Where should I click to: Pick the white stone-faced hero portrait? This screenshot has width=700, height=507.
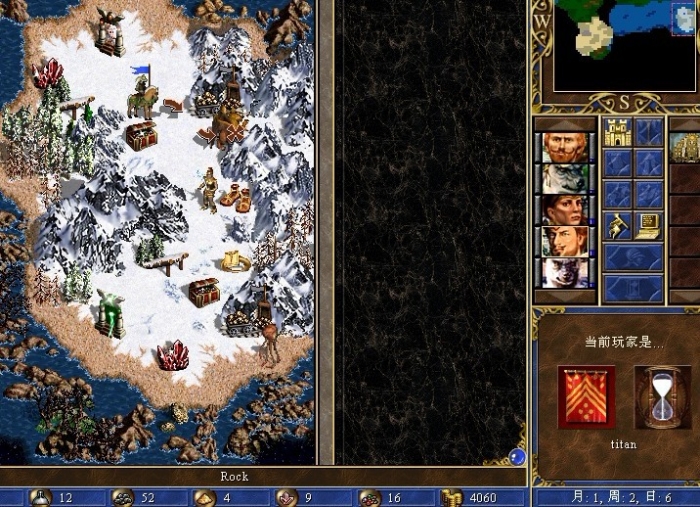tap(565, 272)
